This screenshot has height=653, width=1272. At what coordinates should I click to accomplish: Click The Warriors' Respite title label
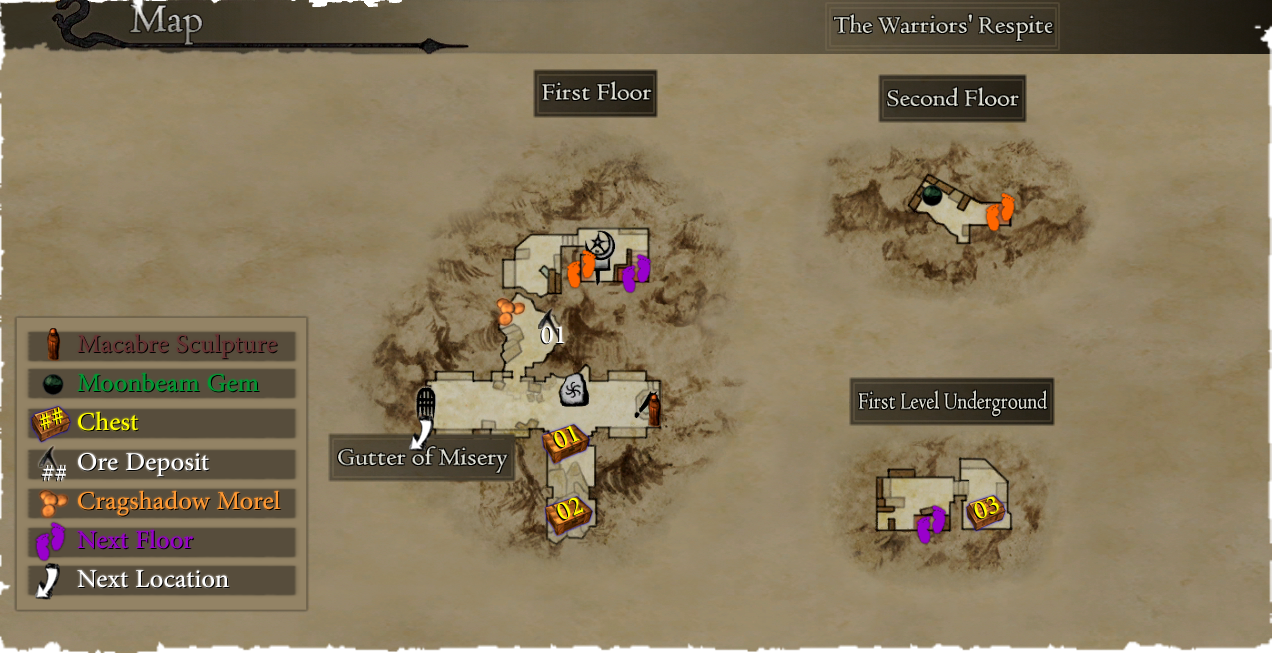click(943, 26)
